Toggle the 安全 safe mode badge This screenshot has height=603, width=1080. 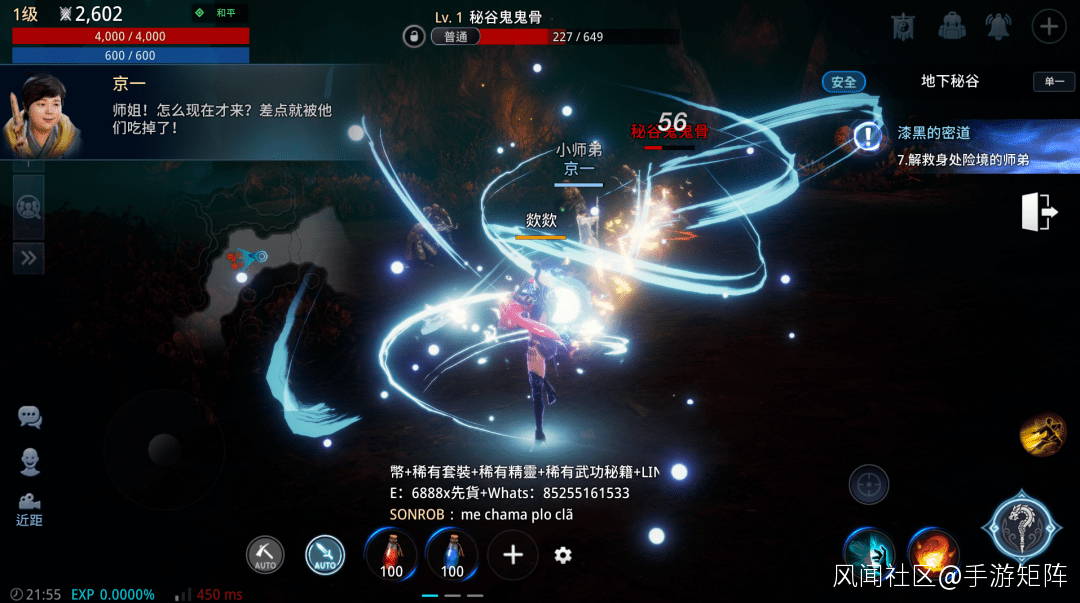pyautogui.click(x=843, y=82)
